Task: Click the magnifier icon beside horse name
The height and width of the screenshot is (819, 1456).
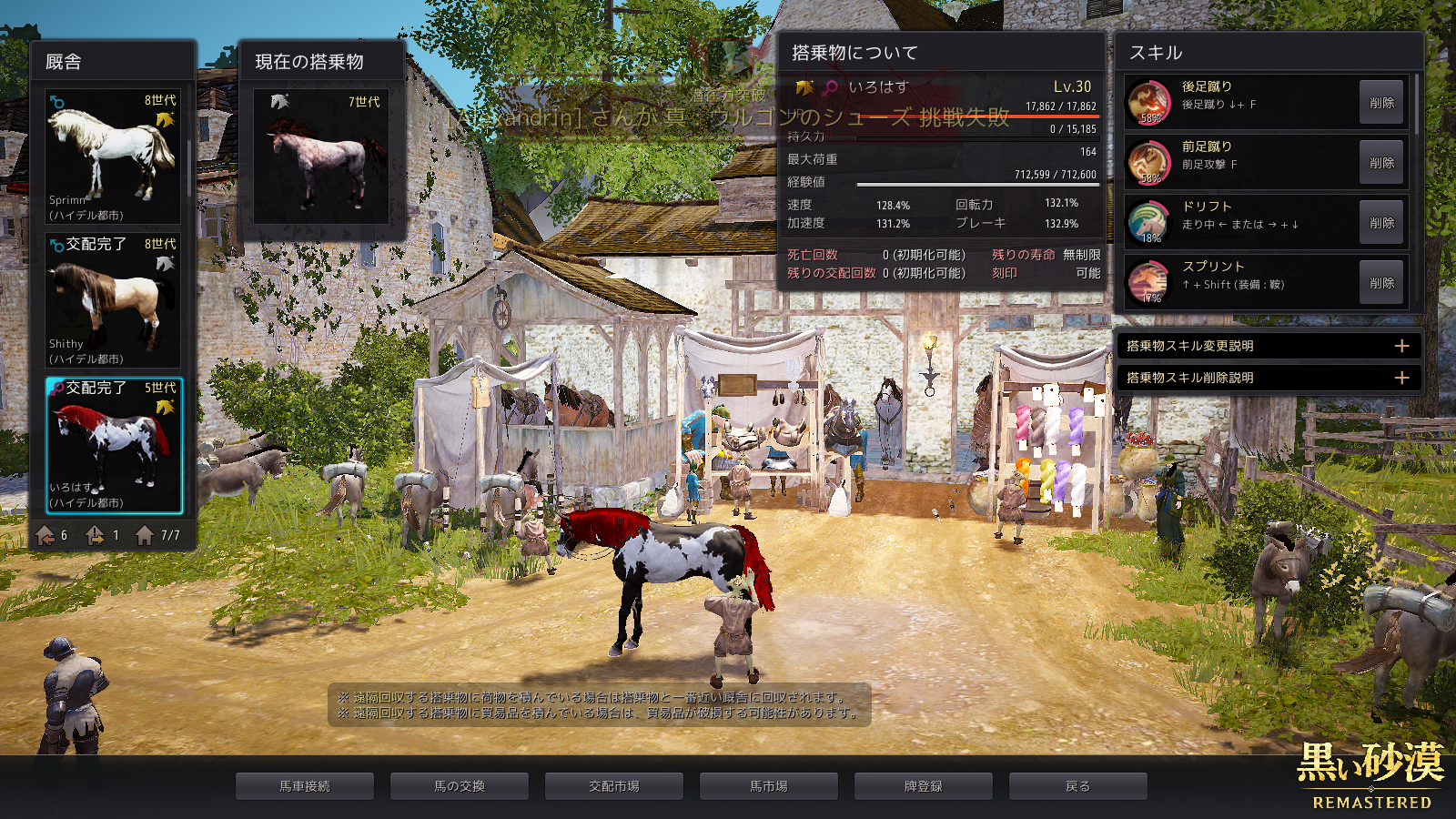Action: pyautogui.click(x=830, y=87)
